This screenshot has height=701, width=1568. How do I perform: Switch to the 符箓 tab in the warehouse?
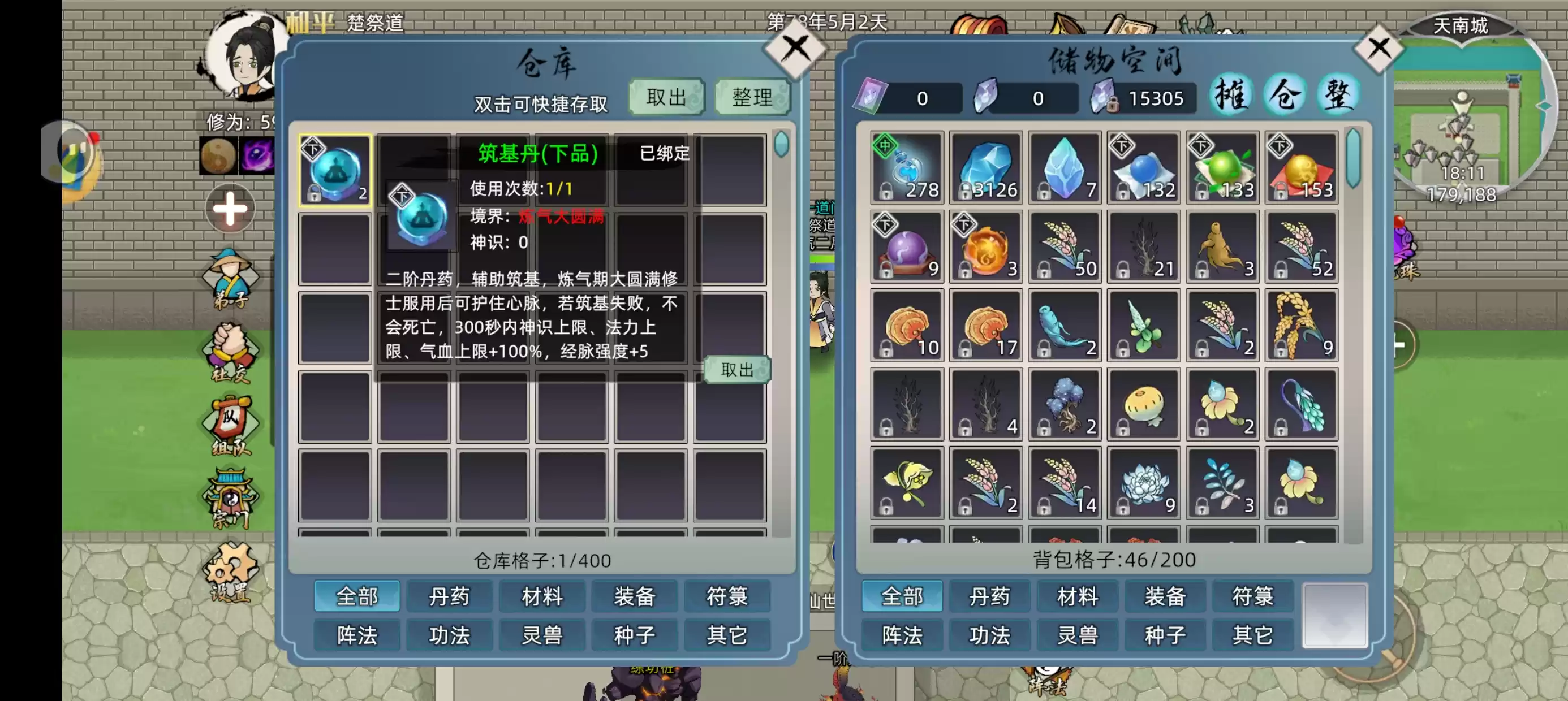pos(727,596)
